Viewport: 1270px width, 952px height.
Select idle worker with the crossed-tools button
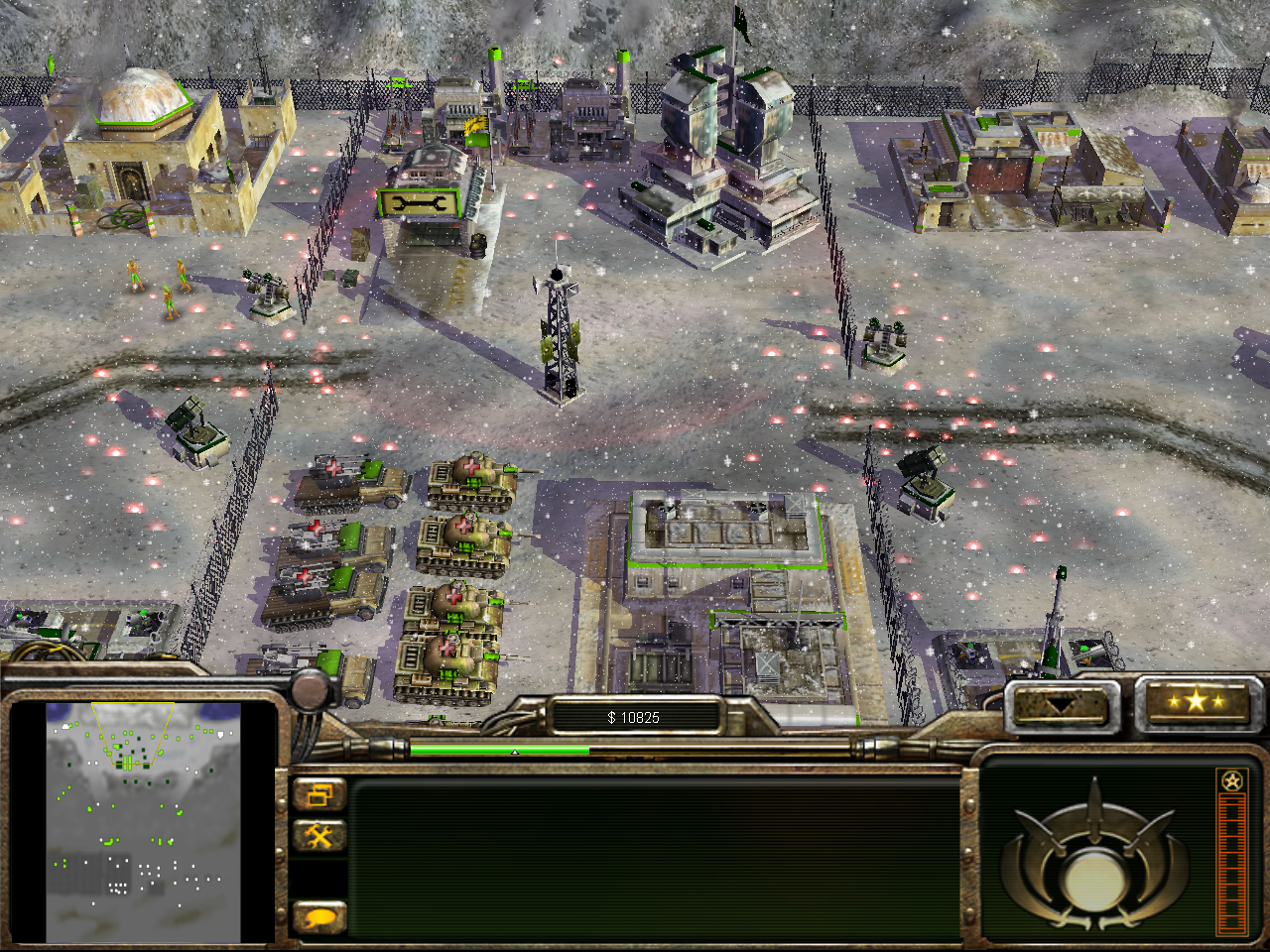point(319,836)
